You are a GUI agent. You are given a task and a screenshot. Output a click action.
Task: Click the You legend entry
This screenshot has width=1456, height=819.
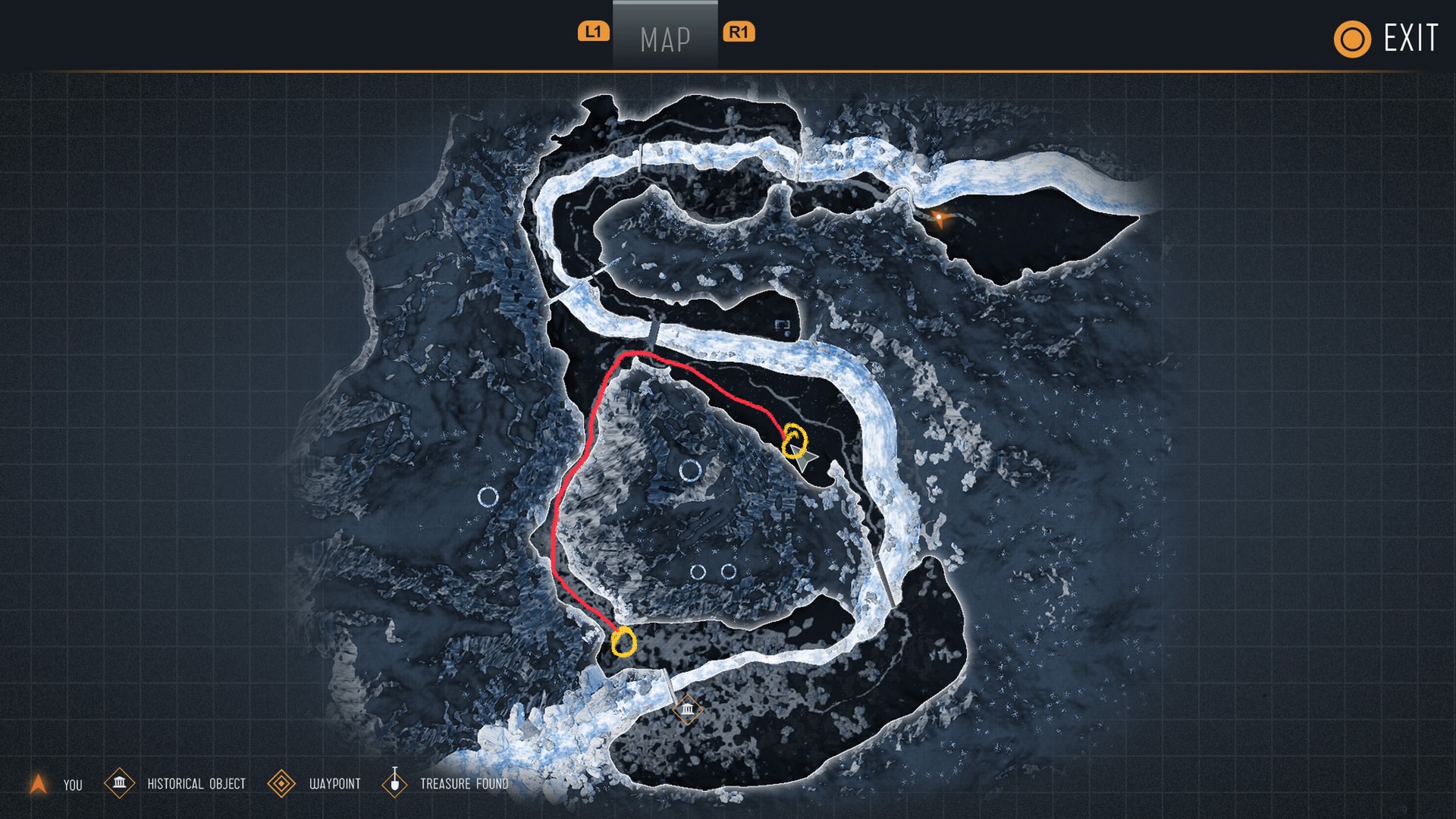click(55, 784)
